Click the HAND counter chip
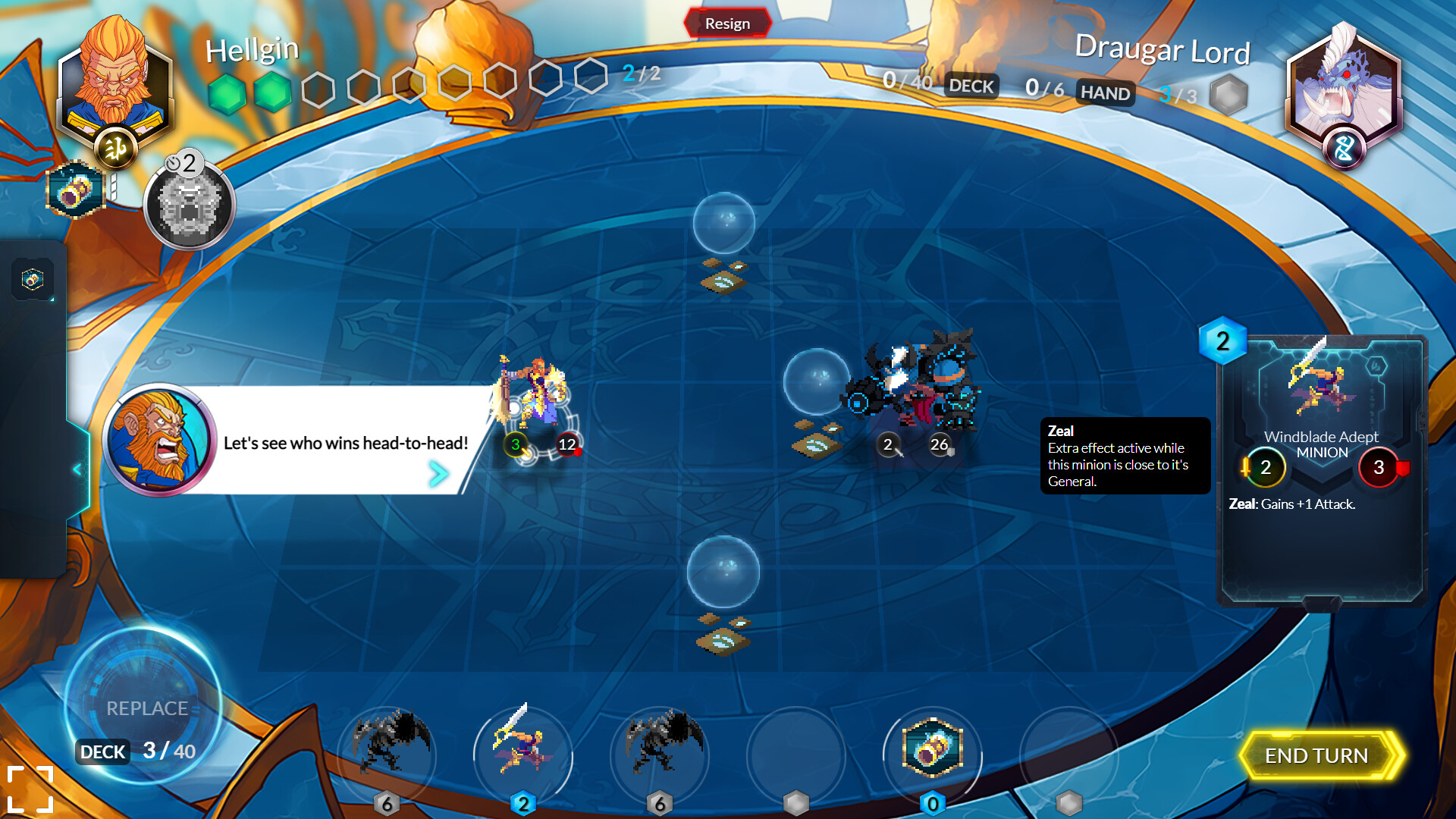Viewport: 1456px width, 819px height. [x=1105, y=93]
